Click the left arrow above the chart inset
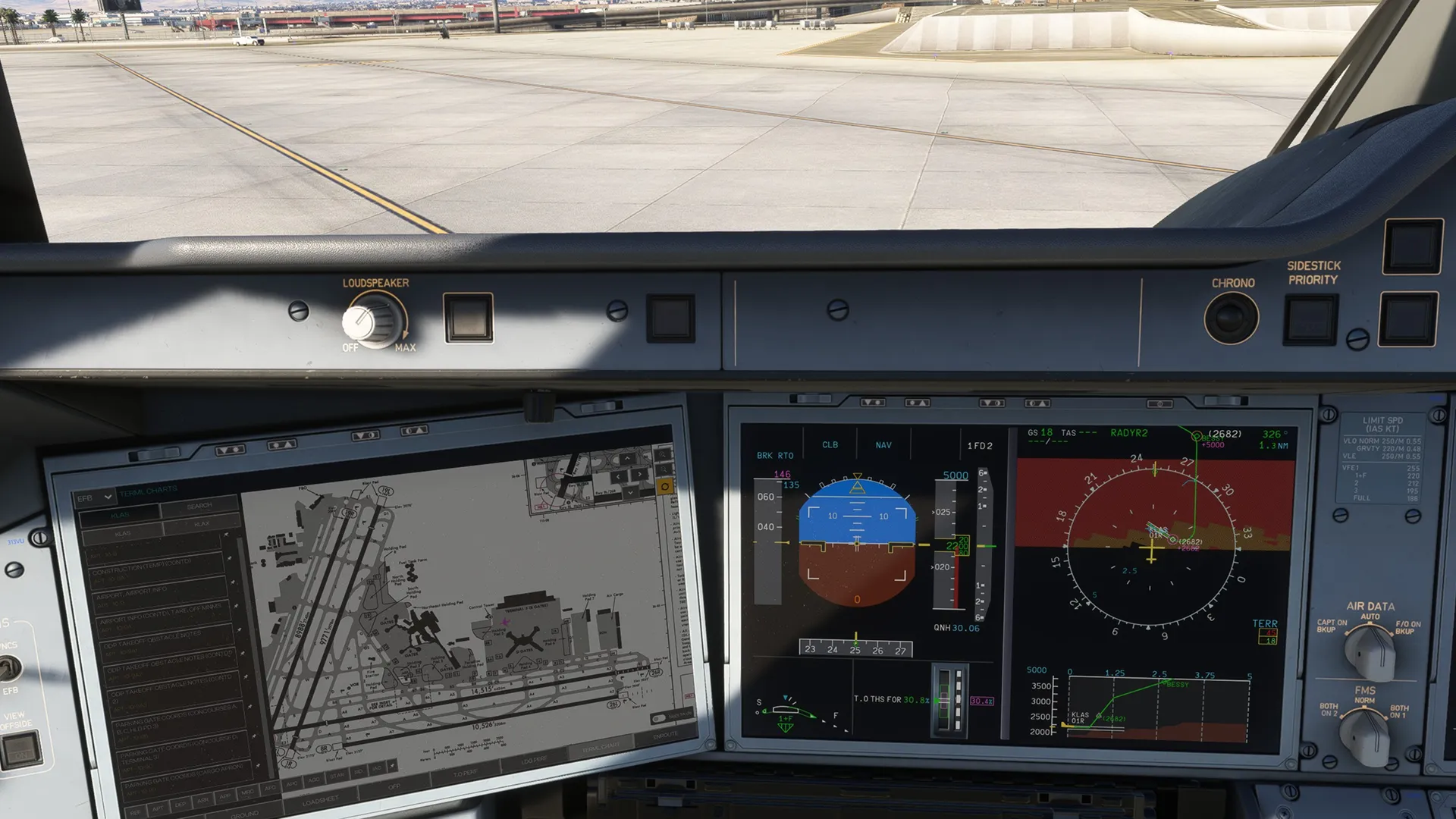Viewport: 1456px width, 819px height. click(618, 477)
